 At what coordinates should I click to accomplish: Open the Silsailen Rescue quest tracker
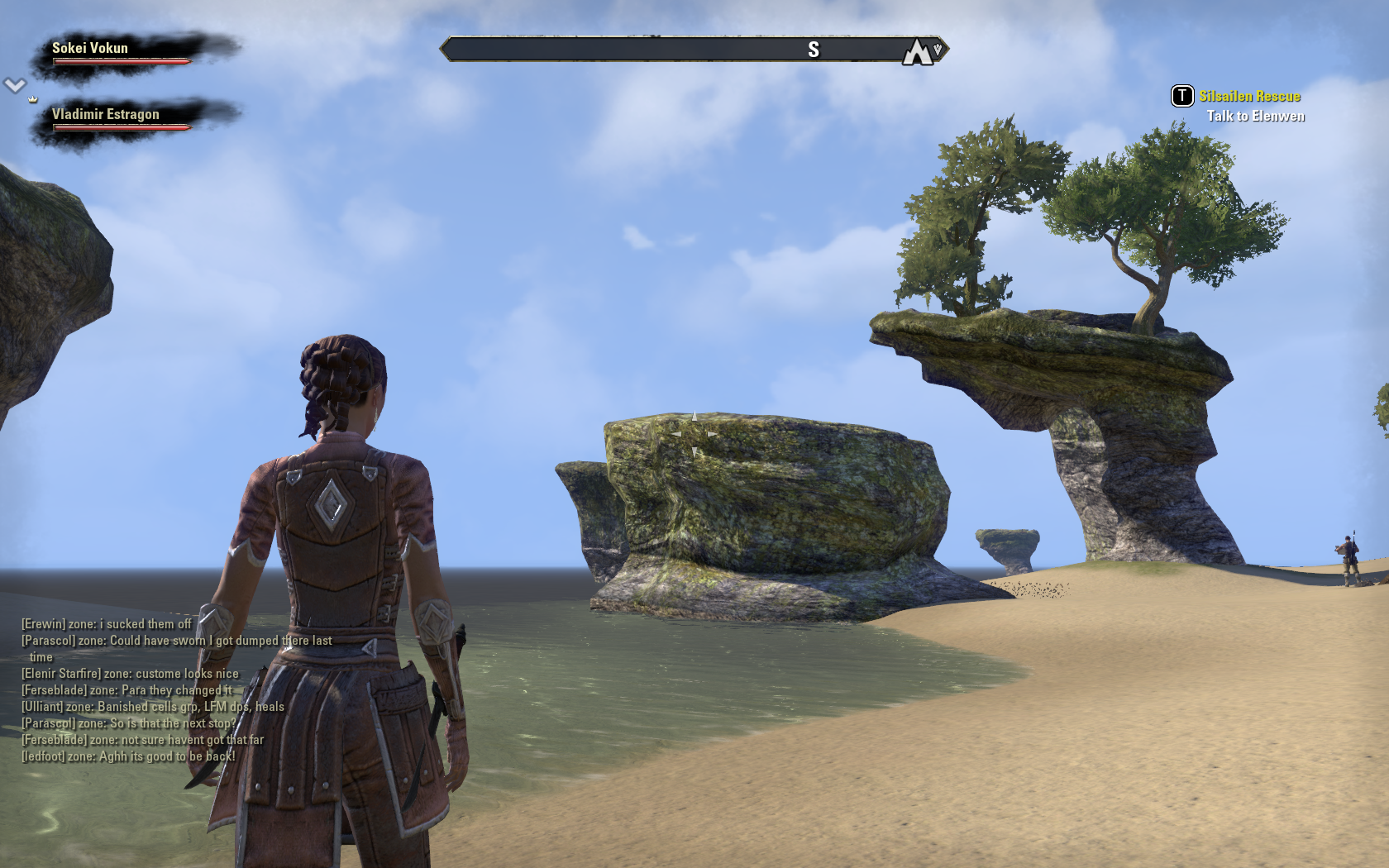pos(1249,97)
